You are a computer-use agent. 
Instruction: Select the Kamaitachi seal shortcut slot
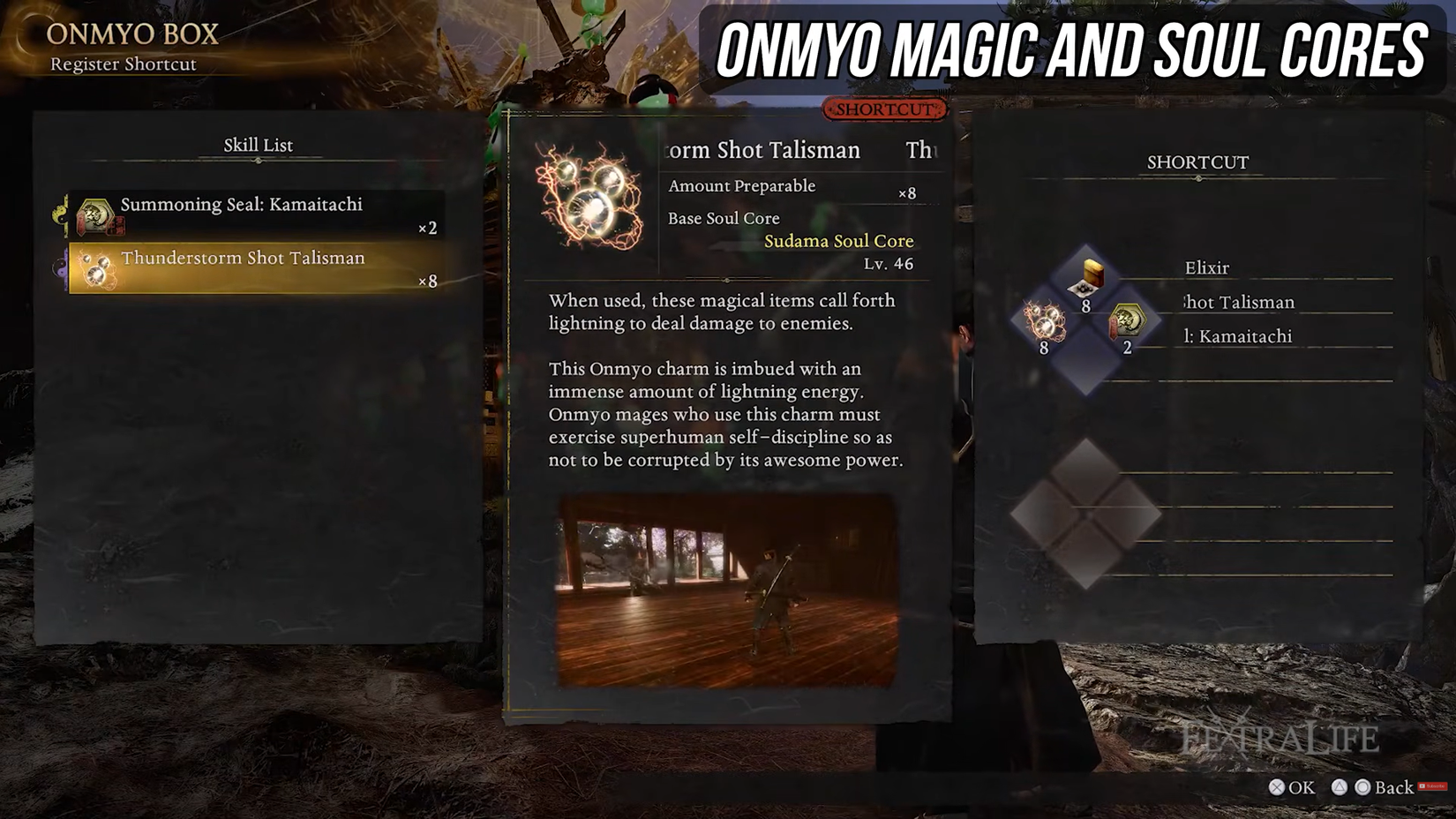pyautogui.click(x=1127, y=321)
